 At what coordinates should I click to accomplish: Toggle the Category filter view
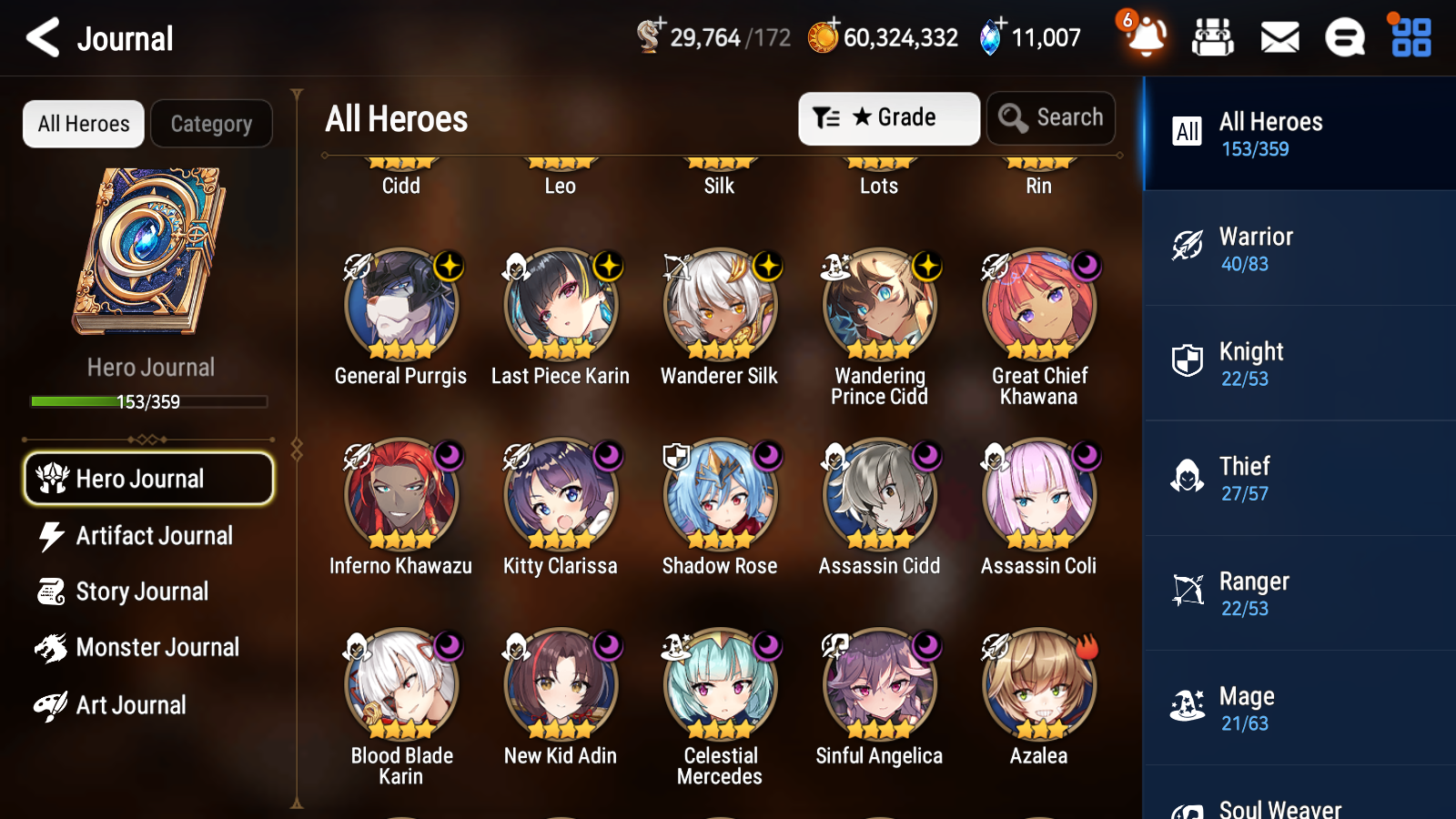211,123
